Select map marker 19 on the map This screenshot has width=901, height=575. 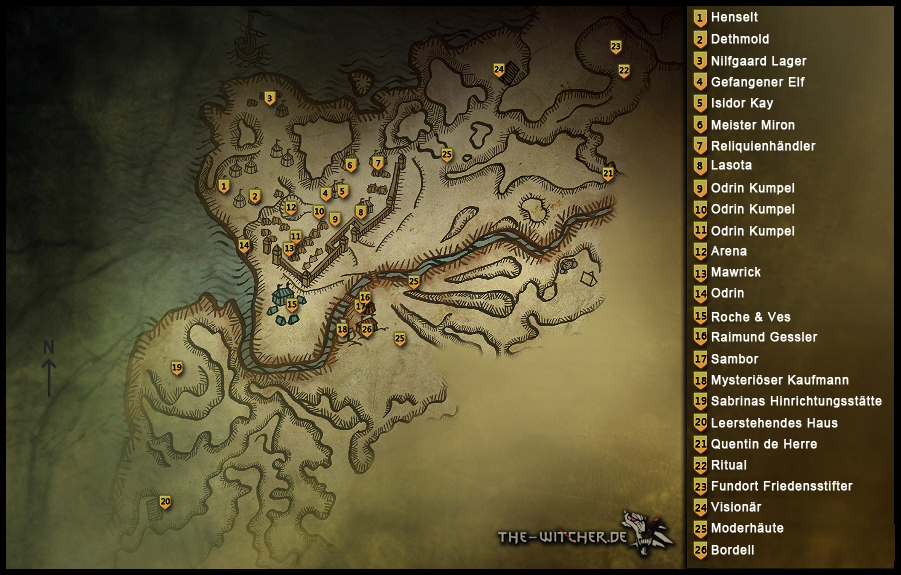[177, 368]
